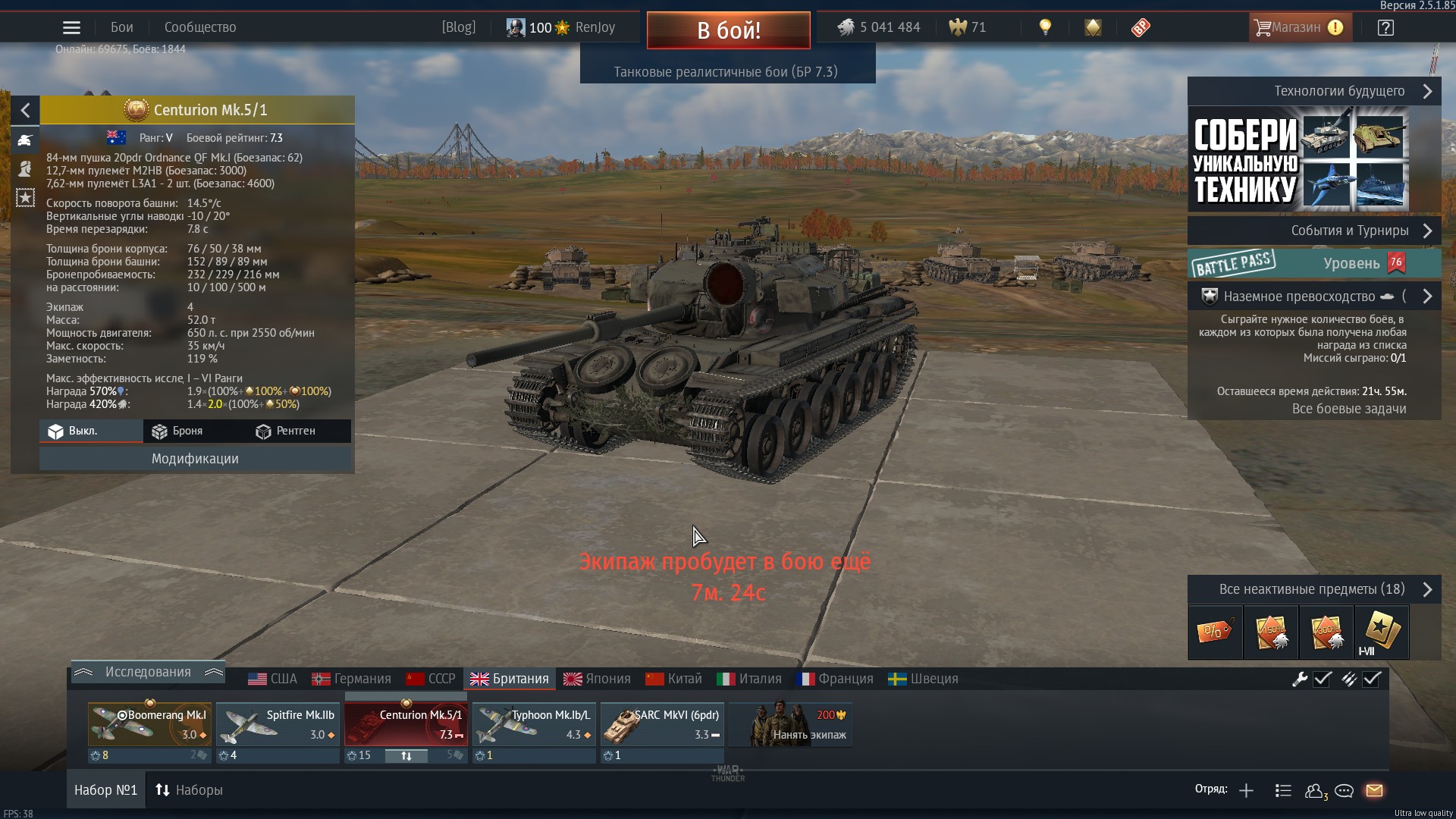Select the Spitfire Mk.IIb crew slot
Viewport: 1456px width, 819px height.
tap(278, 725)
